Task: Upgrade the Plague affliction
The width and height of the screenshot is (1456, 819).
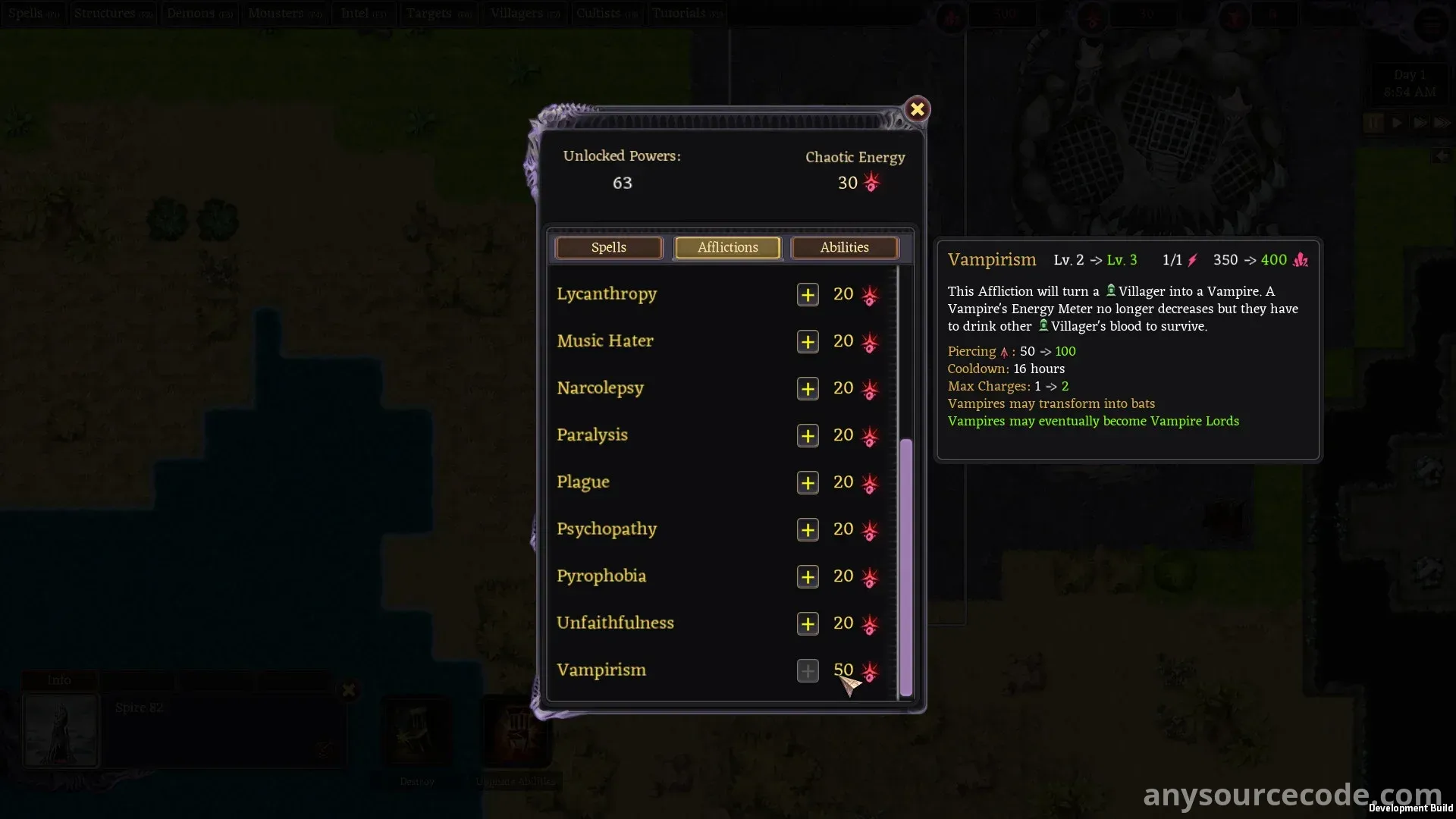Action: pyautogui.click(x=808, y=483)
